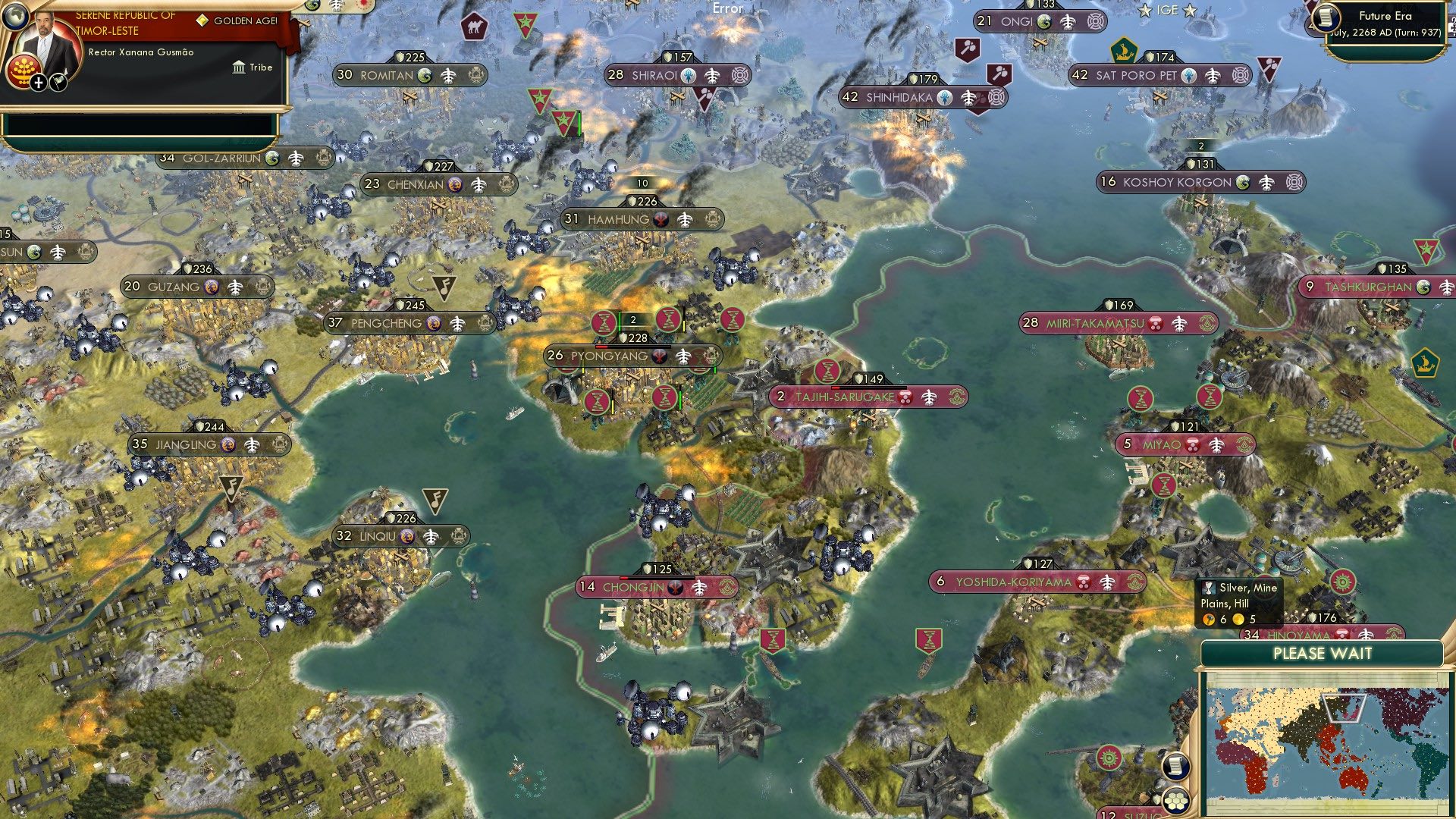
Task: Click the Golden Age diamond icon
Action: point(202,20)
